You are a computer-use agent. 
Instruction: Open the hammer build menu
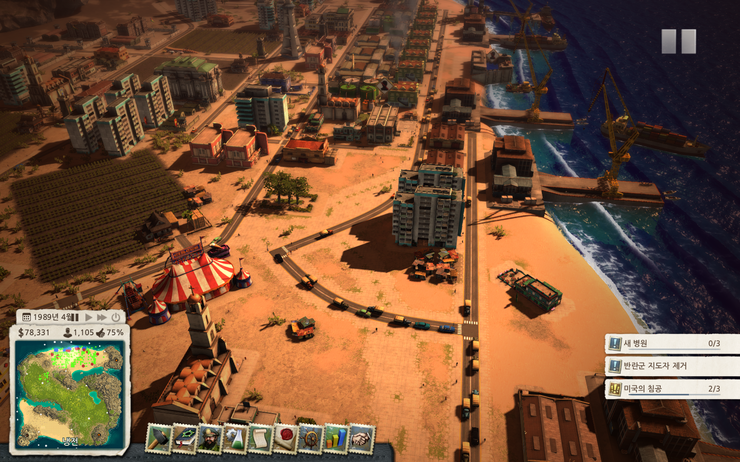[159, 437]
